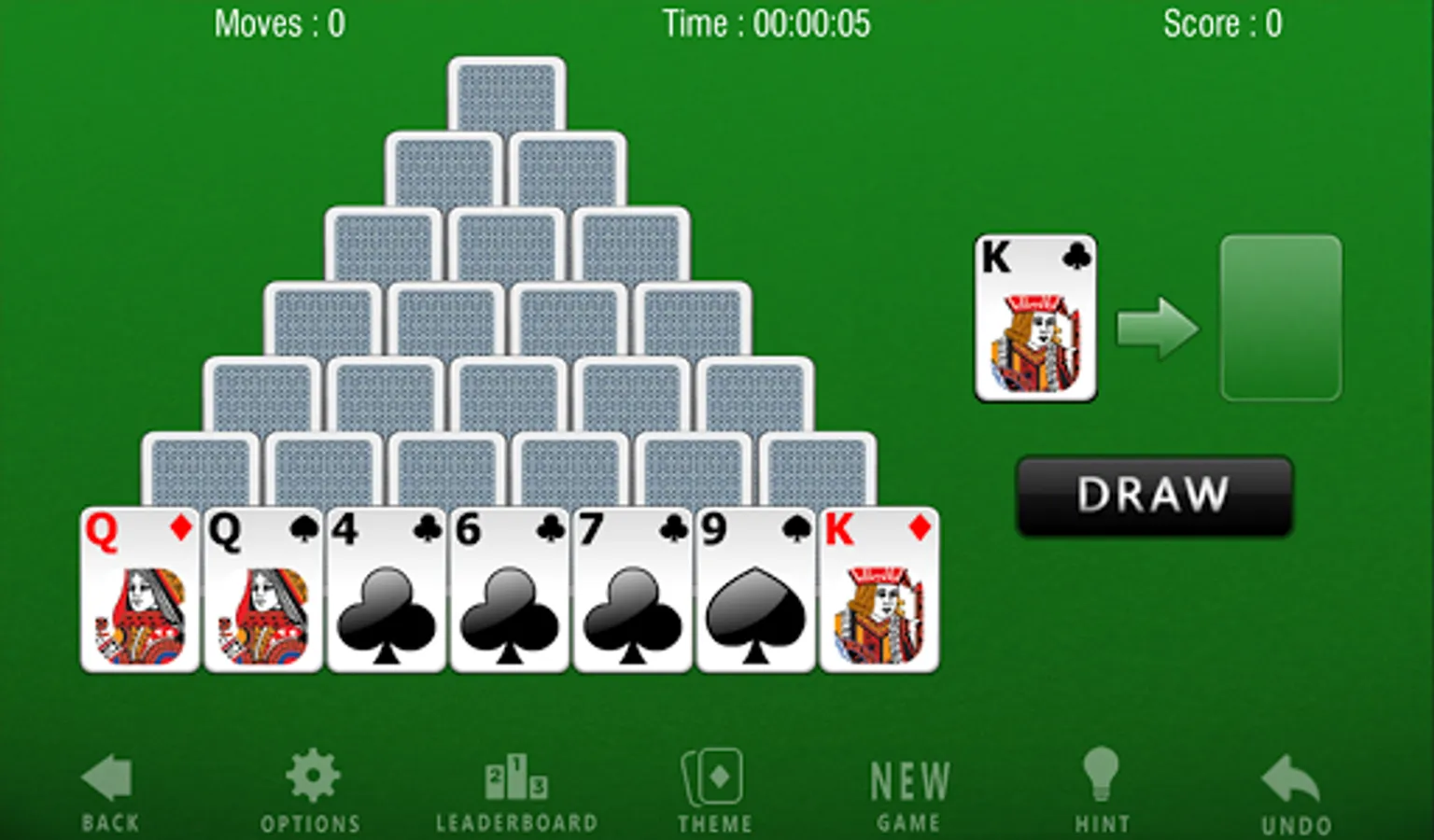Select the Queen of Diamonds card

(x=140, y=588)
